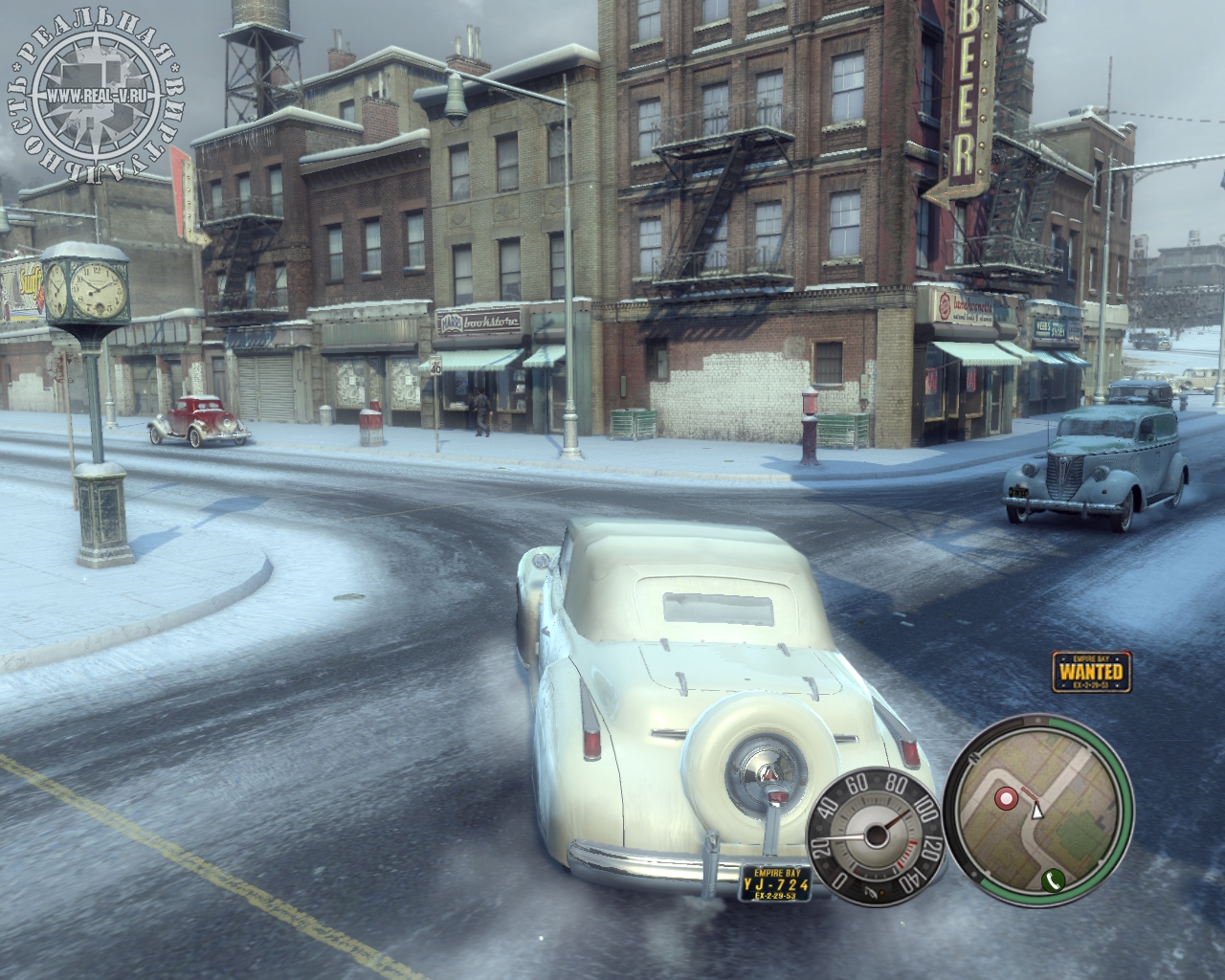Click the speedometer gauge

875,835
